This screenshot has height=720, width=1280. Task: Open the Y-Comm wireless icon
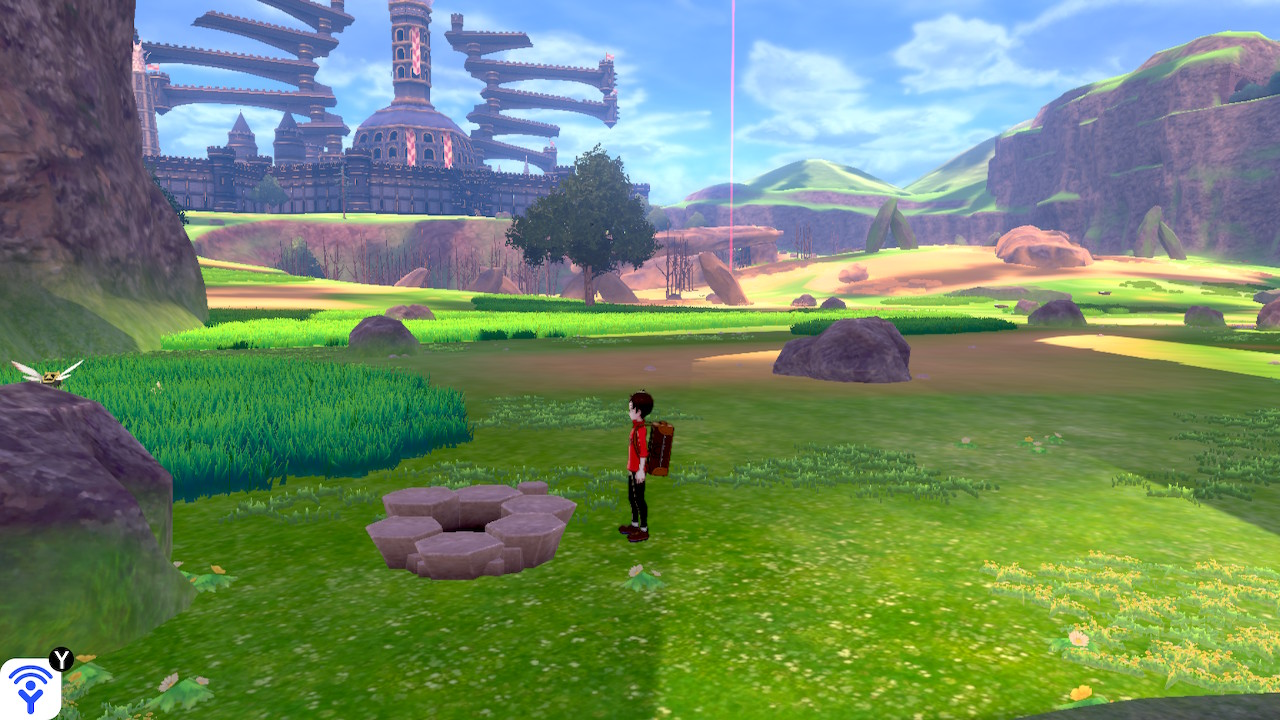tap(30, 688)
